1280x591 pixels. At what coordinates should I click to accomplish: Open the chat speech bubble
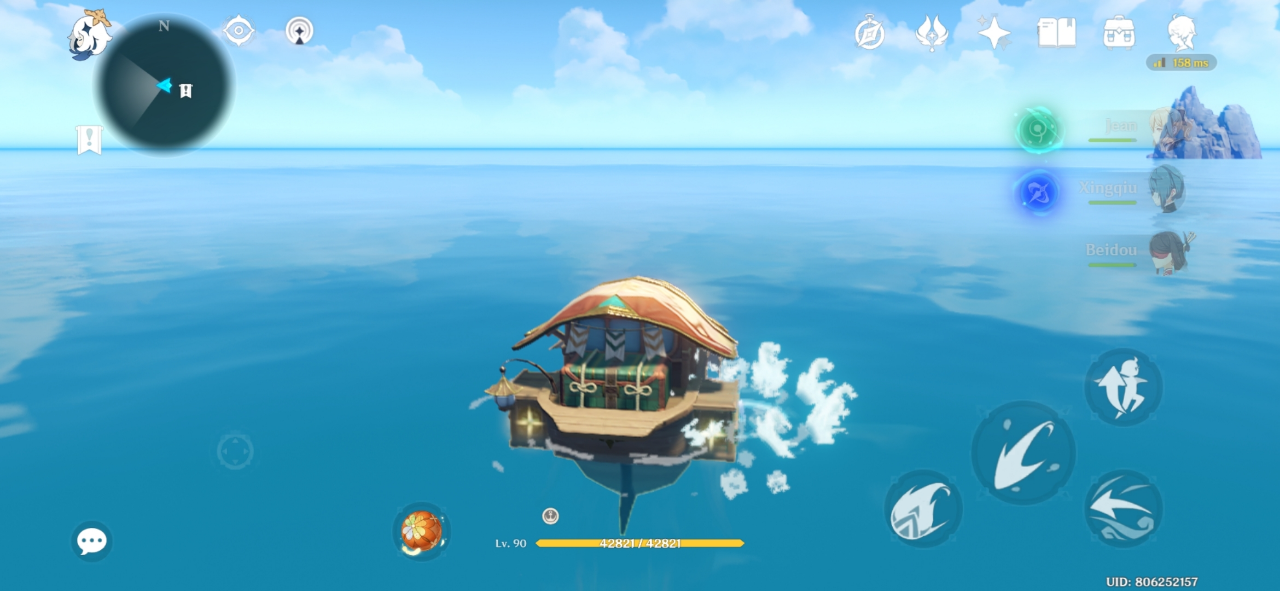(91, 541)
